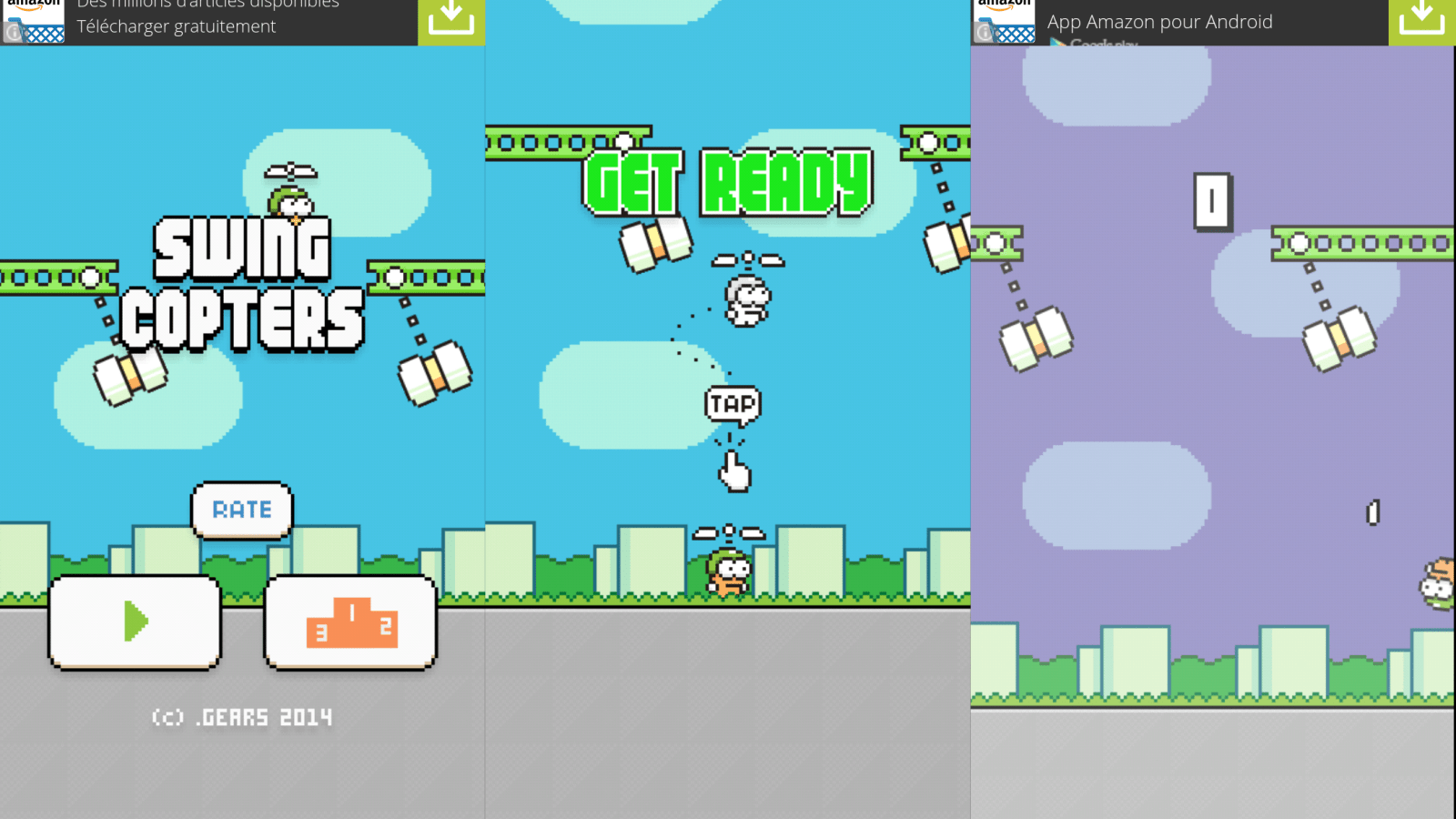The width and height of the screenshot is (1456, 819).
Task: Open the 'App Amazon pour Android' ad link
Action: coord(1159,22)
